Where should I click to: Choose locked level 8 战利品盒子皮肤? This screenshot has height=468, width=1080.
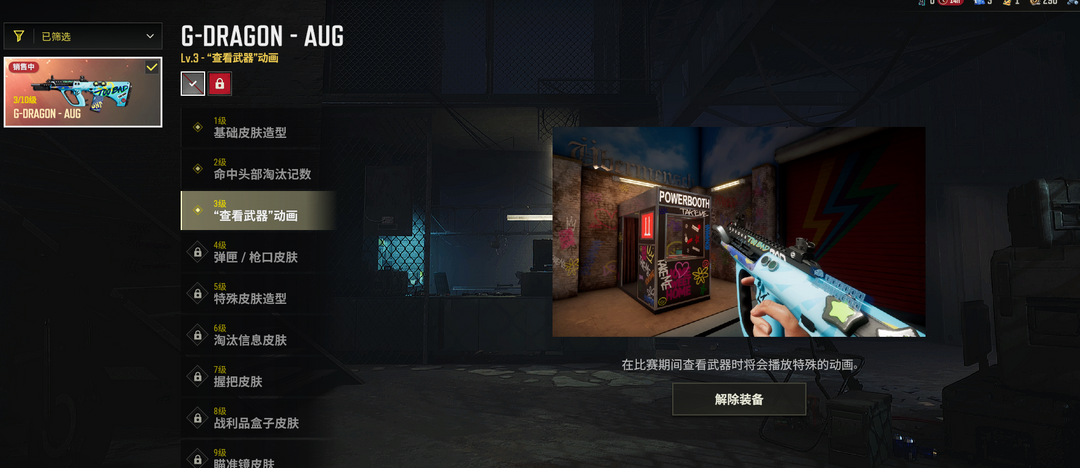pyautogui.click(x=257, y=418)
